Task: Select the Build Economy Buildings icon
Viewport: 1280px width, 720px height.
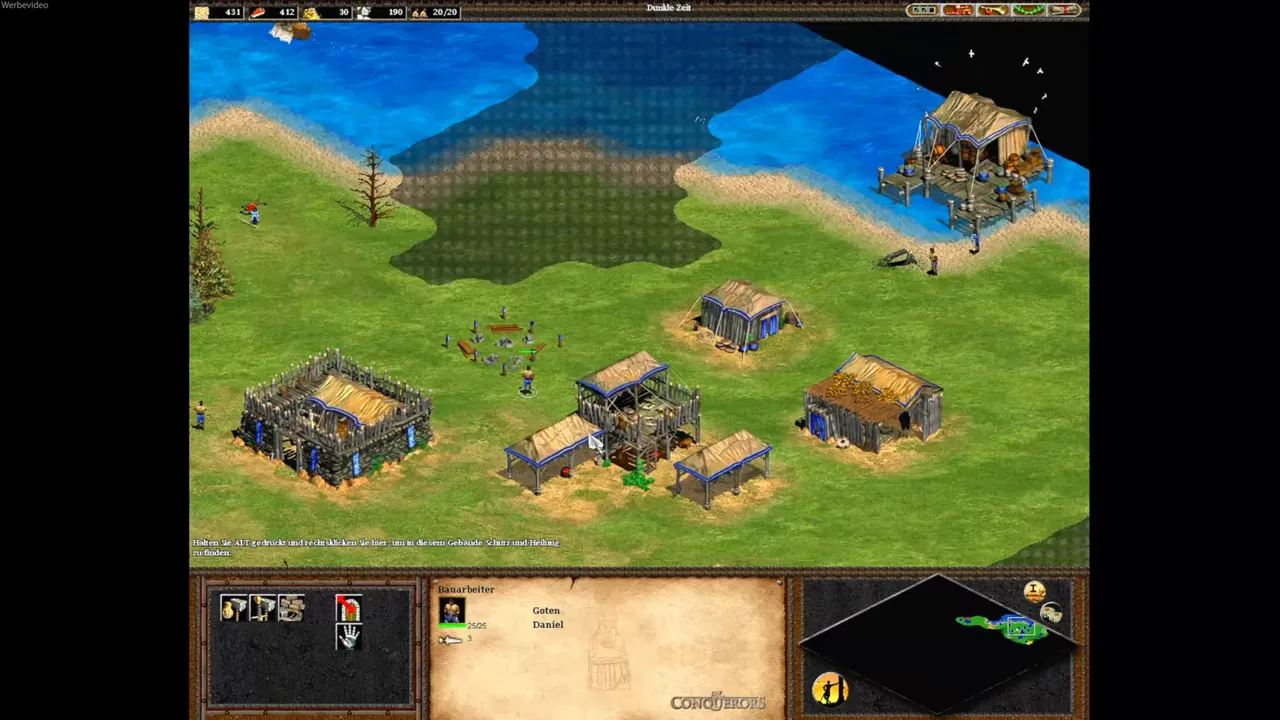Action: (x=234, y=608)
